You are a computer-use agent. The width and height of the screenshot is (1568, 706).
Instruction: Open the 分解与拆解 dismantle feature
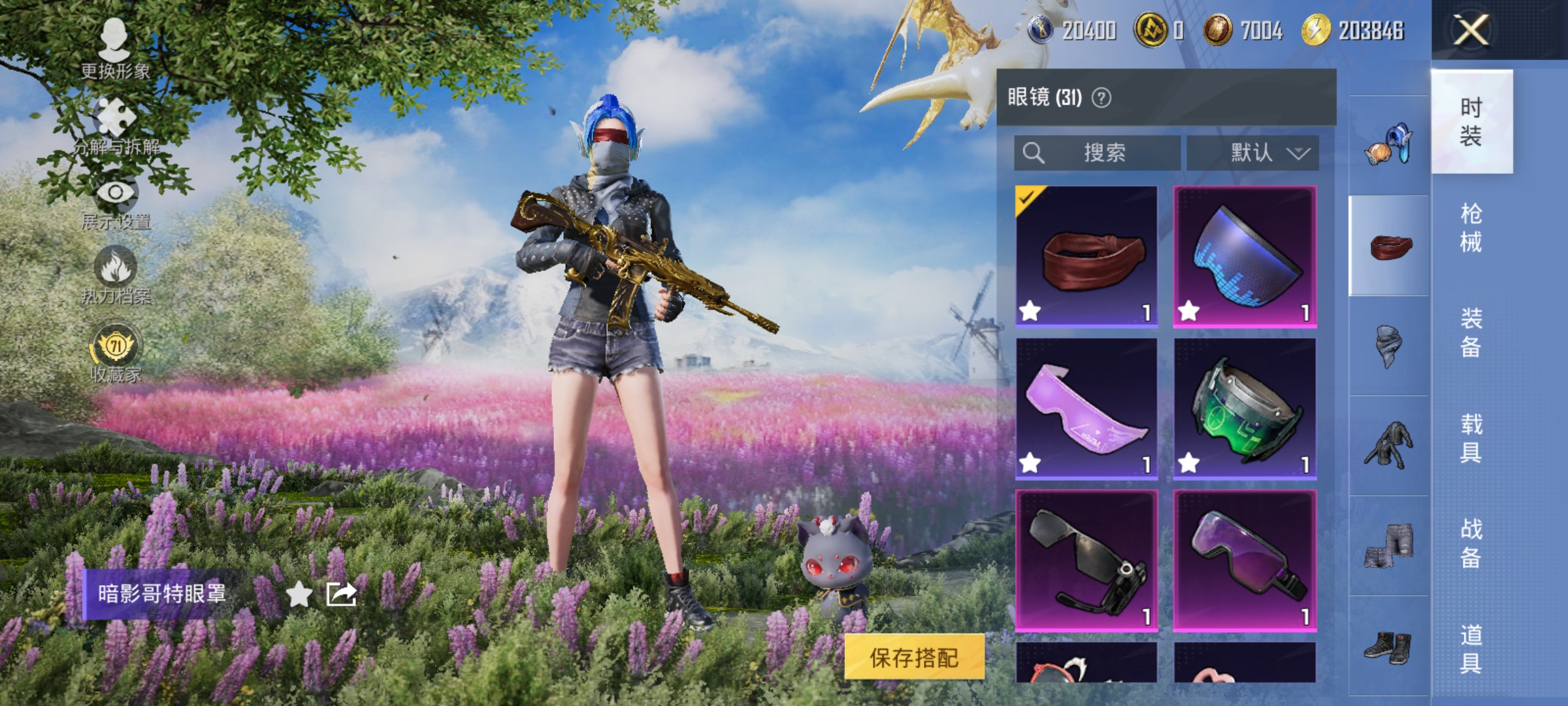(x=115, y=121)
